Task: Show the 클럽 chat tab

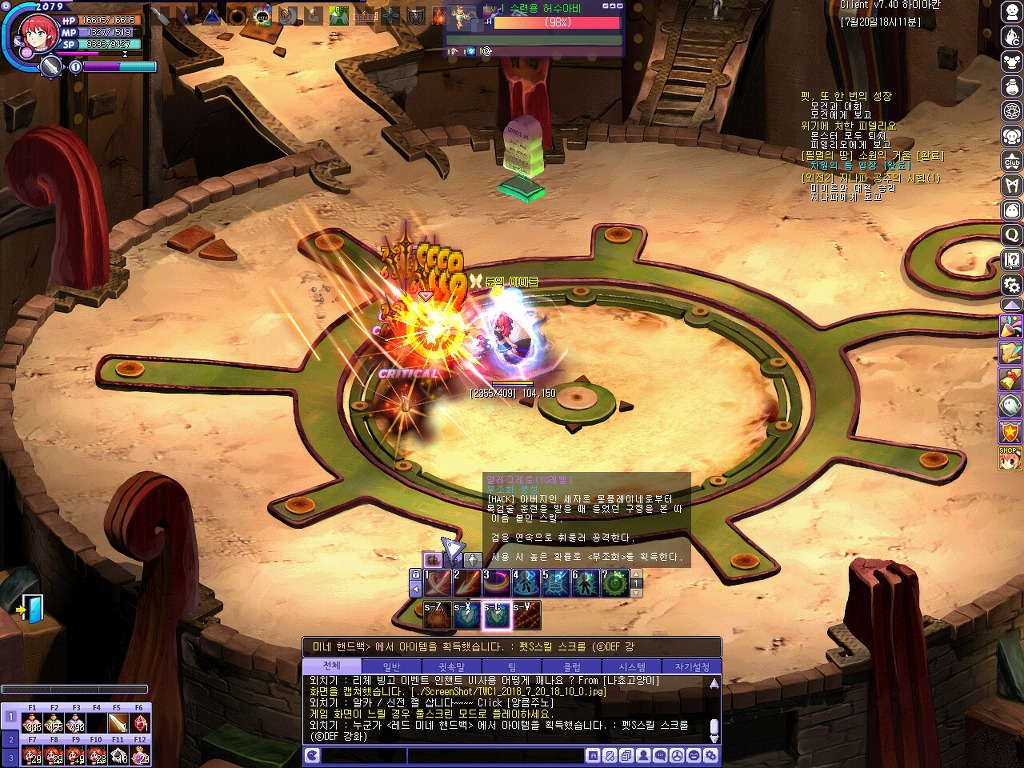Action: click(572, 667)
